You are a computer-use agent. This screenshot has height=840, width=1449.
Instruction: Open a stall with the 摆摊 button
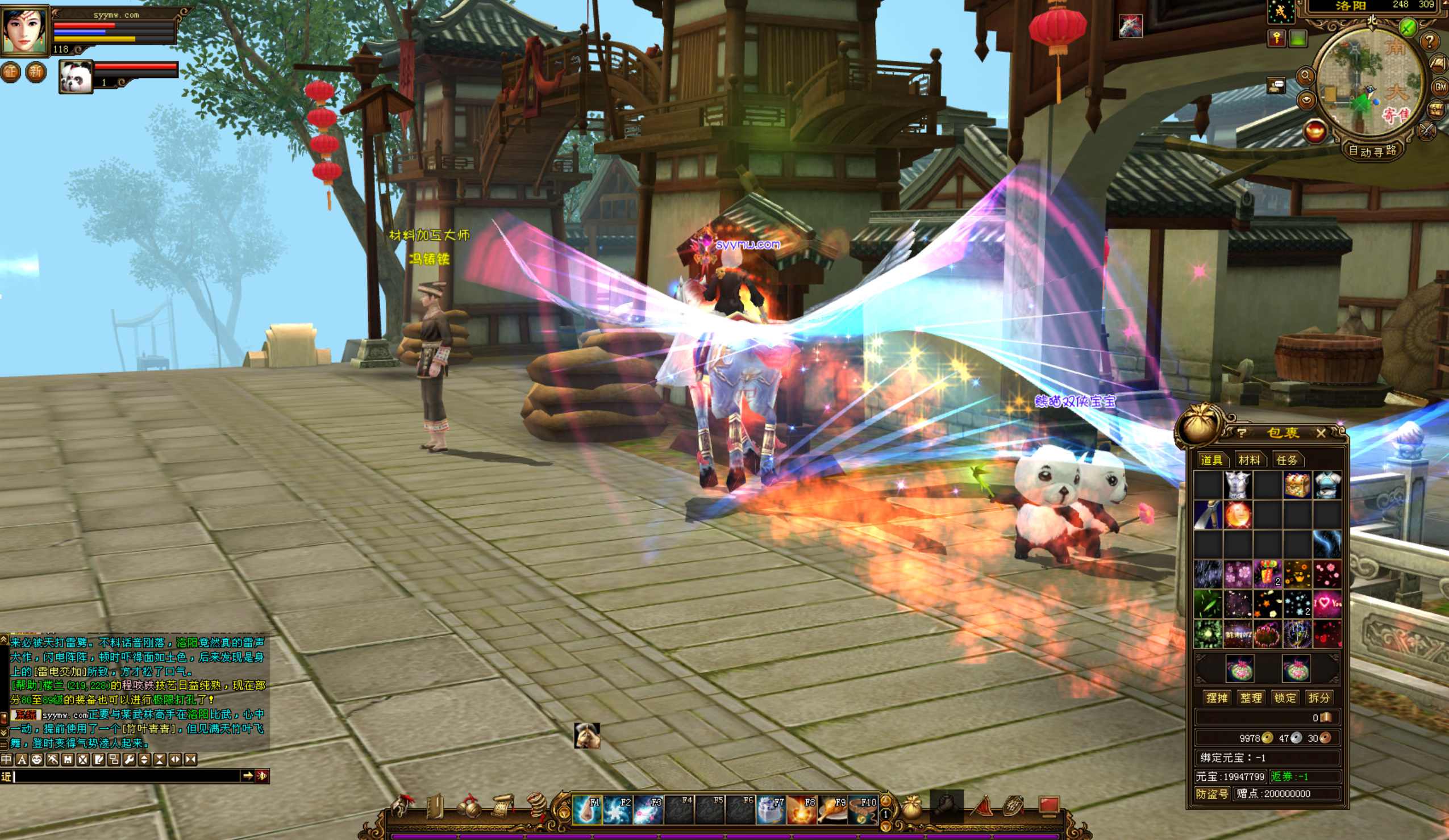1217,697
